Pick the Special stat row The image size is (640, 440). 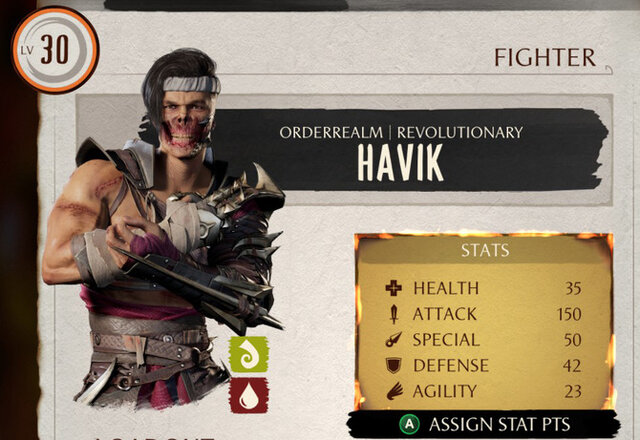point(483,340)
